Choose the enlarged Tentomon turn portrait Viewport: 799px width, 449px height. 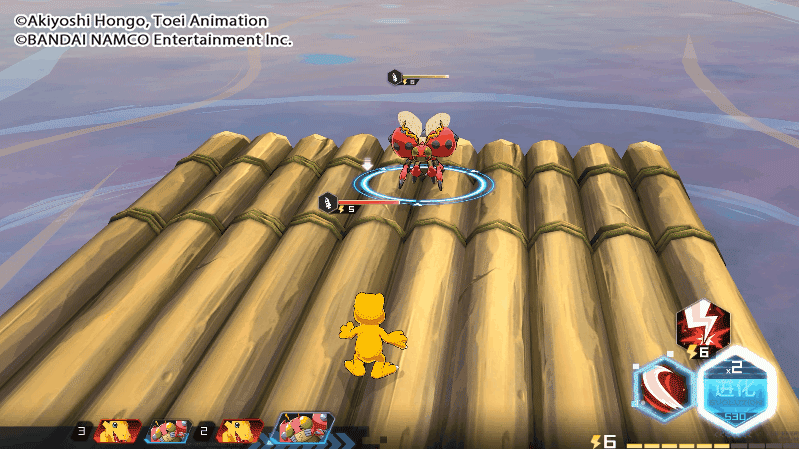(302, 428)
